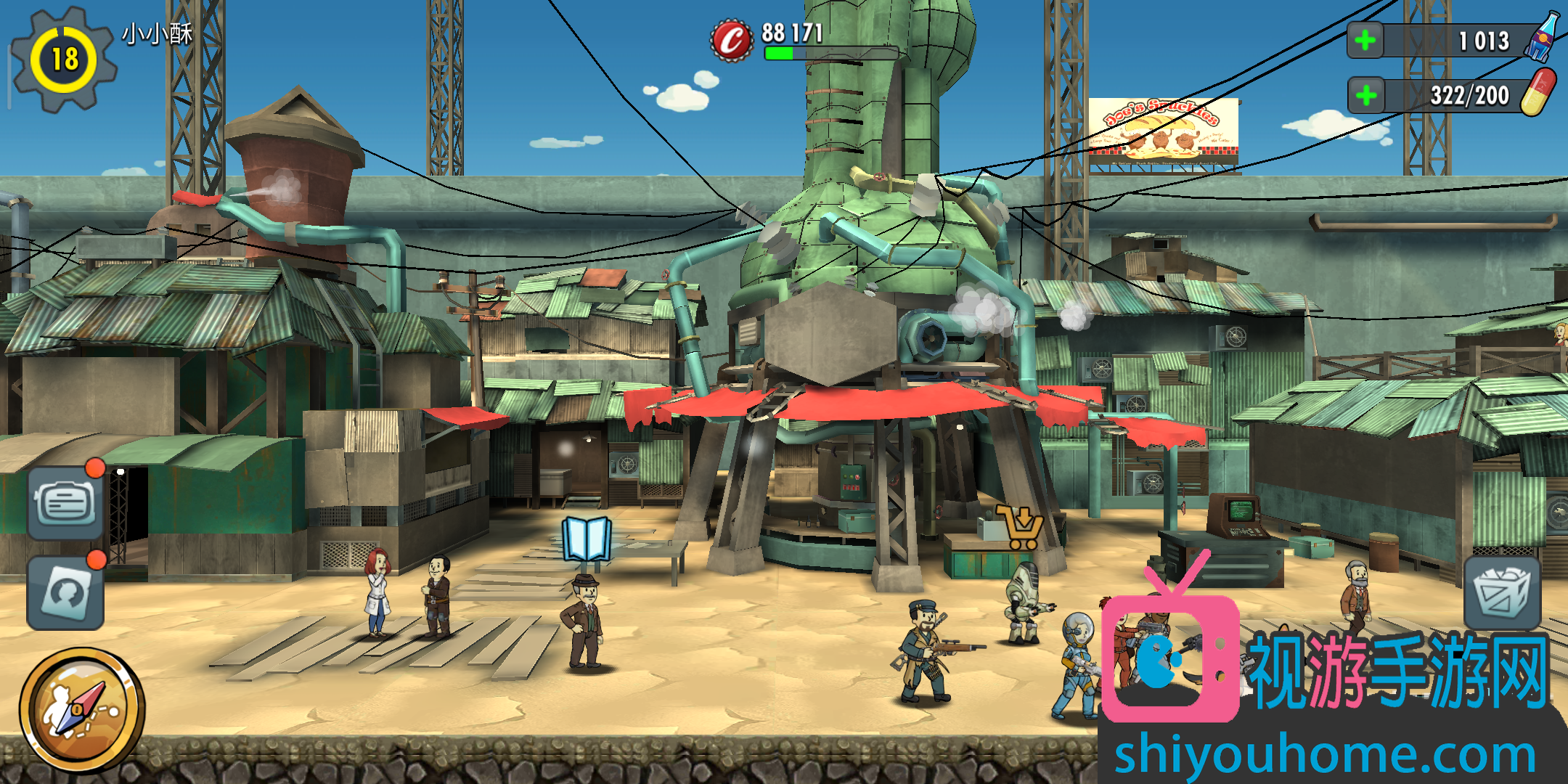Tap the green plus beside 322/200 energy
1568x784 pixels.
(1366, 96)
